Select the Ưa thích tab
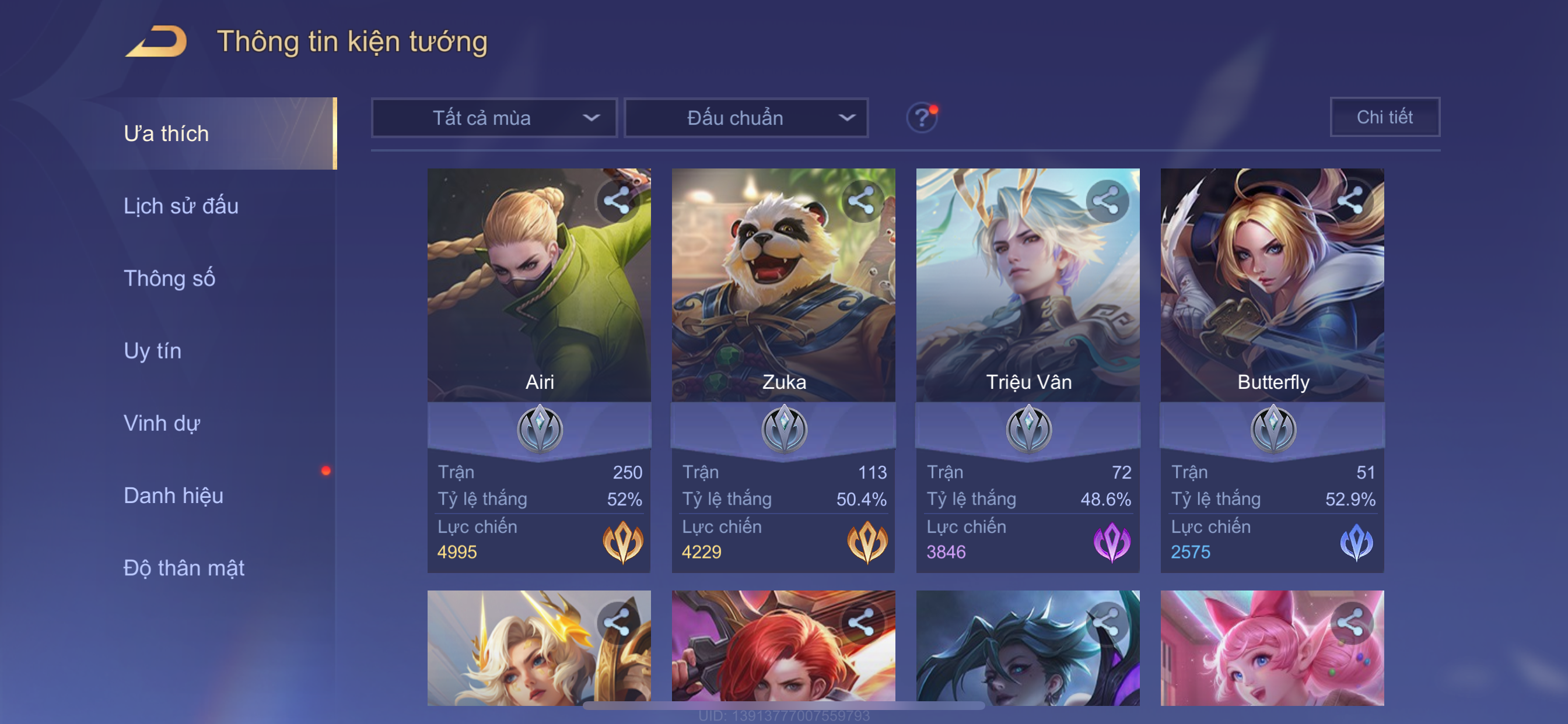Image resolution: width=1568 pixels, height=724 pixels. tap(166, 133)
